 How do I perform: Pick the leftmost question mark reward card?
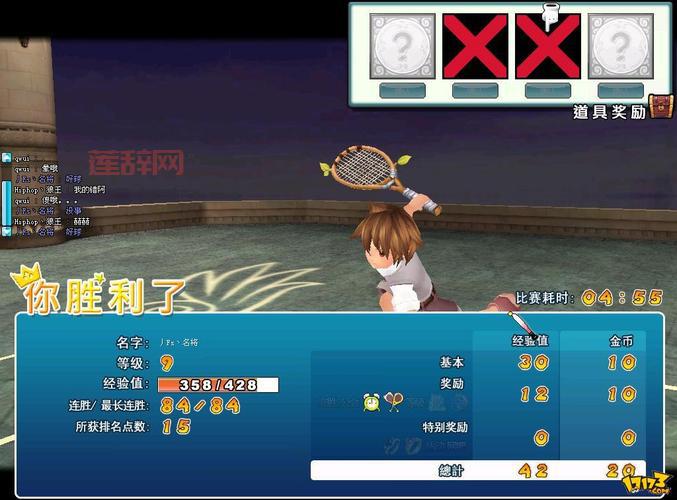pyautogui.click(x=403, y=46)
